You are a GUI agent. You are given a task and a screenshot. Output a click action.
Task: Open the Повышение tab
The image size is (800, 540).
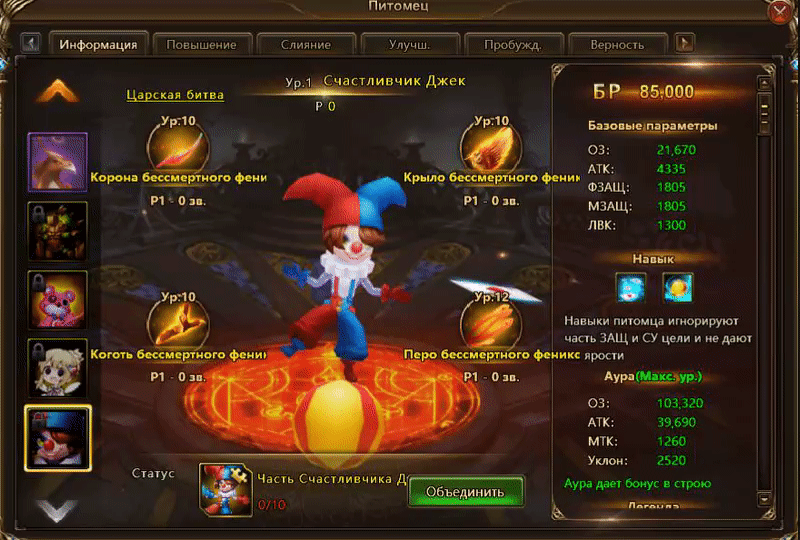201,45
